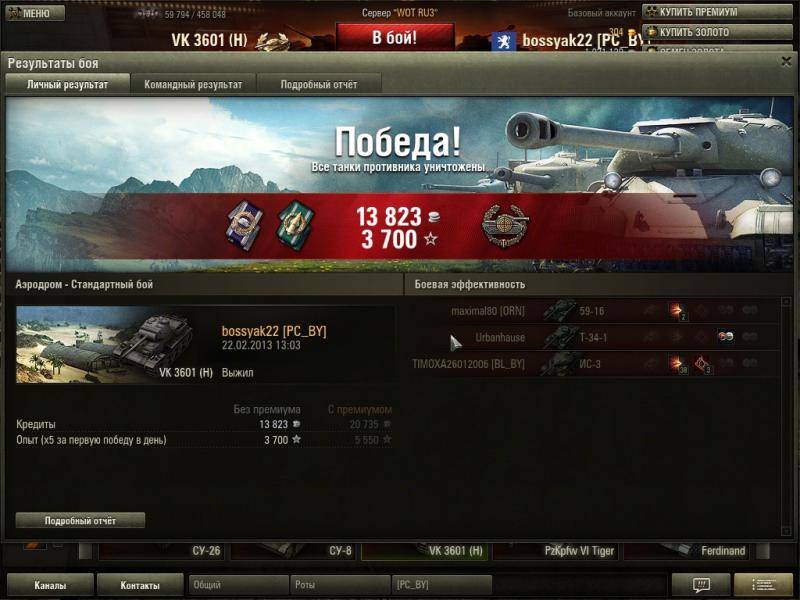Screen dimensions: 800x600
Task: Open the Каналы chat channels
Action: (50, 585)
